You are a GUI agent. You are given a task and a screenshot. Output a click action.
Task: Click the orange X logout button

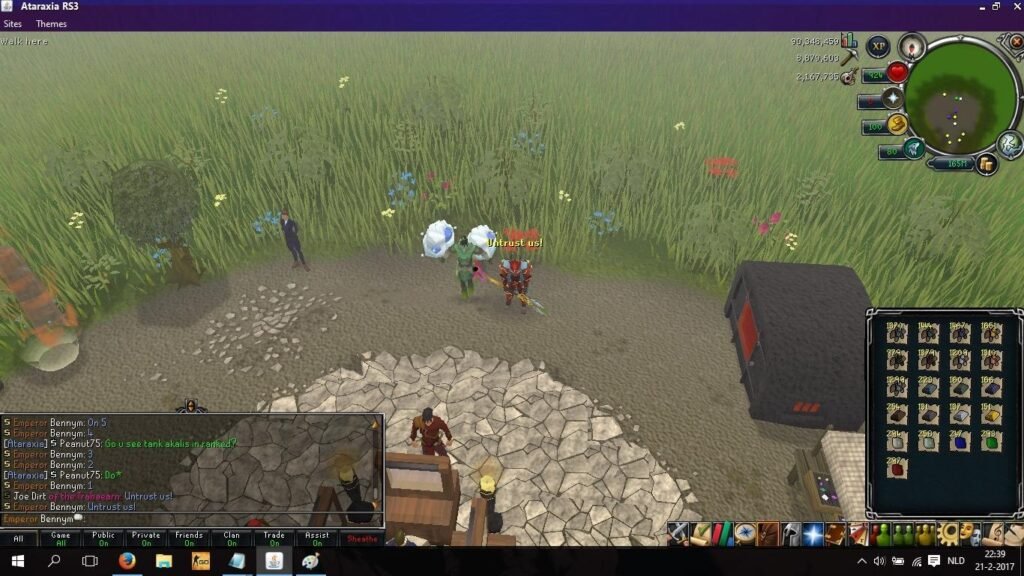tap(1016, 42)
